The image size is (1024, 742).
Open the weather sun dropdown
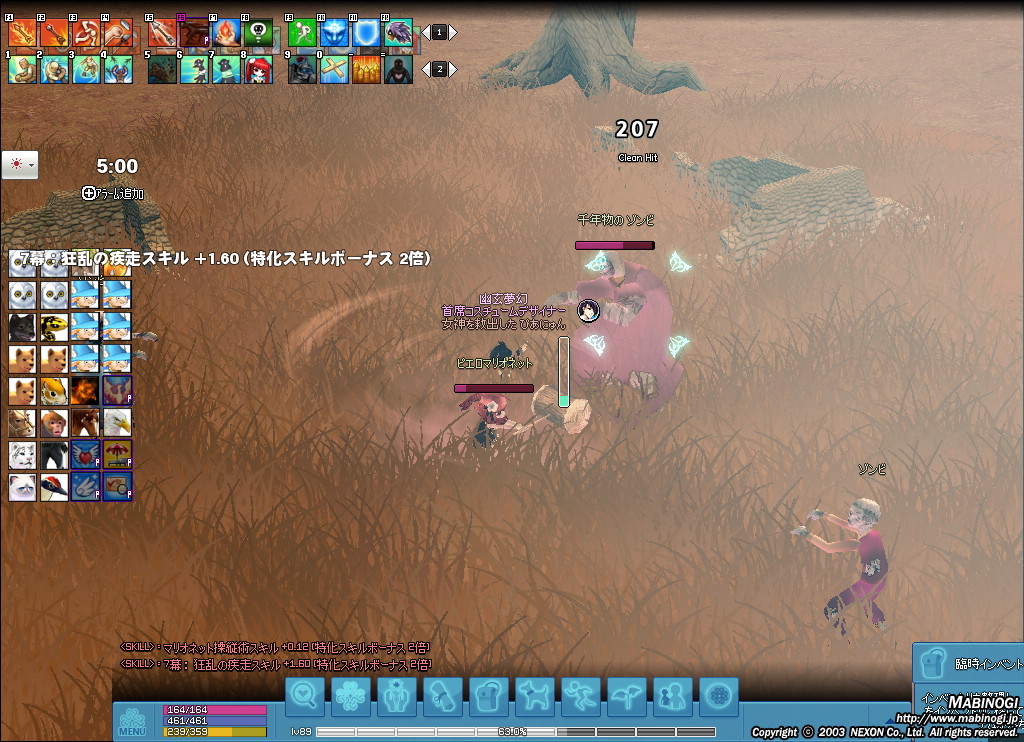[20, 164]
